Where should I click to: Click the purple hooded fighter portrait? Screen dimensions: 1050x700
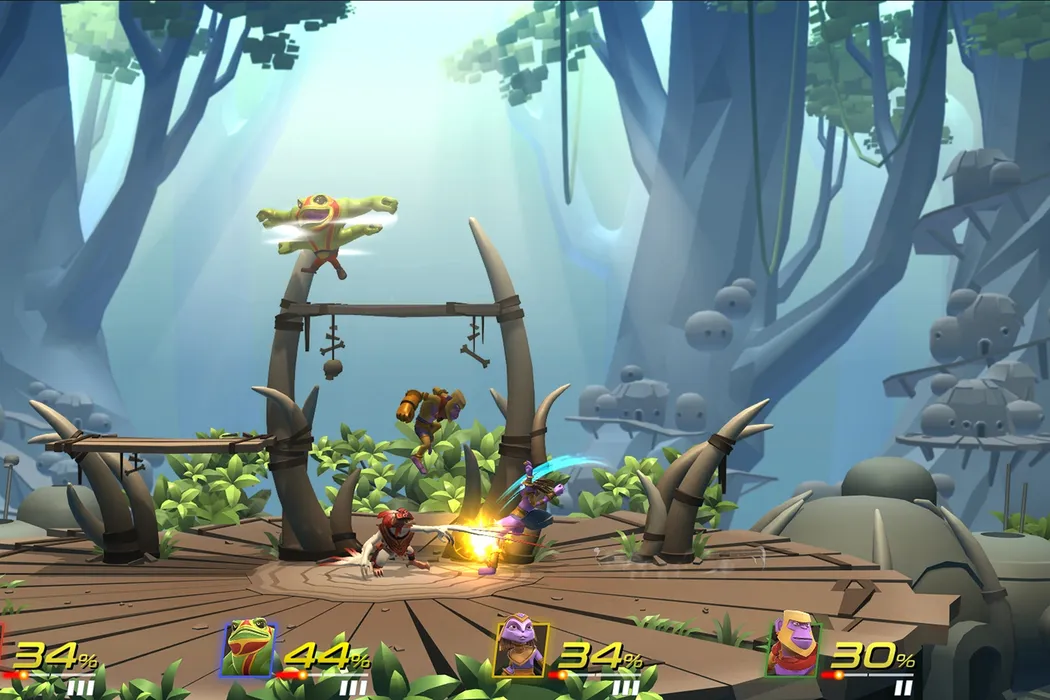pos(521,645)
